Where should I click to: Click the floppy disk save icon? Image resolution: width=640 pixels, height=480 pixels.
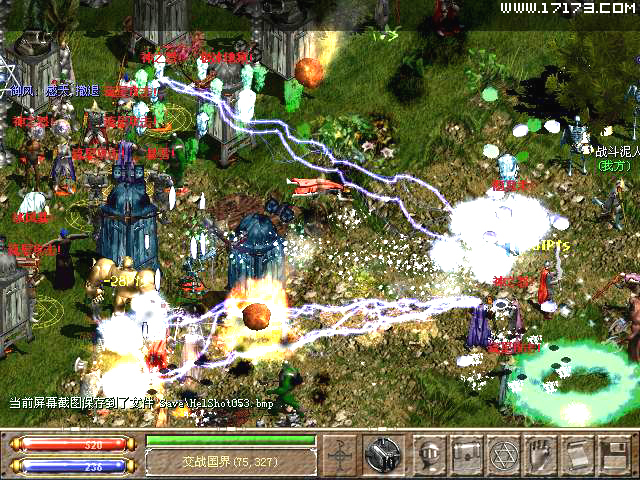[612, 455]
